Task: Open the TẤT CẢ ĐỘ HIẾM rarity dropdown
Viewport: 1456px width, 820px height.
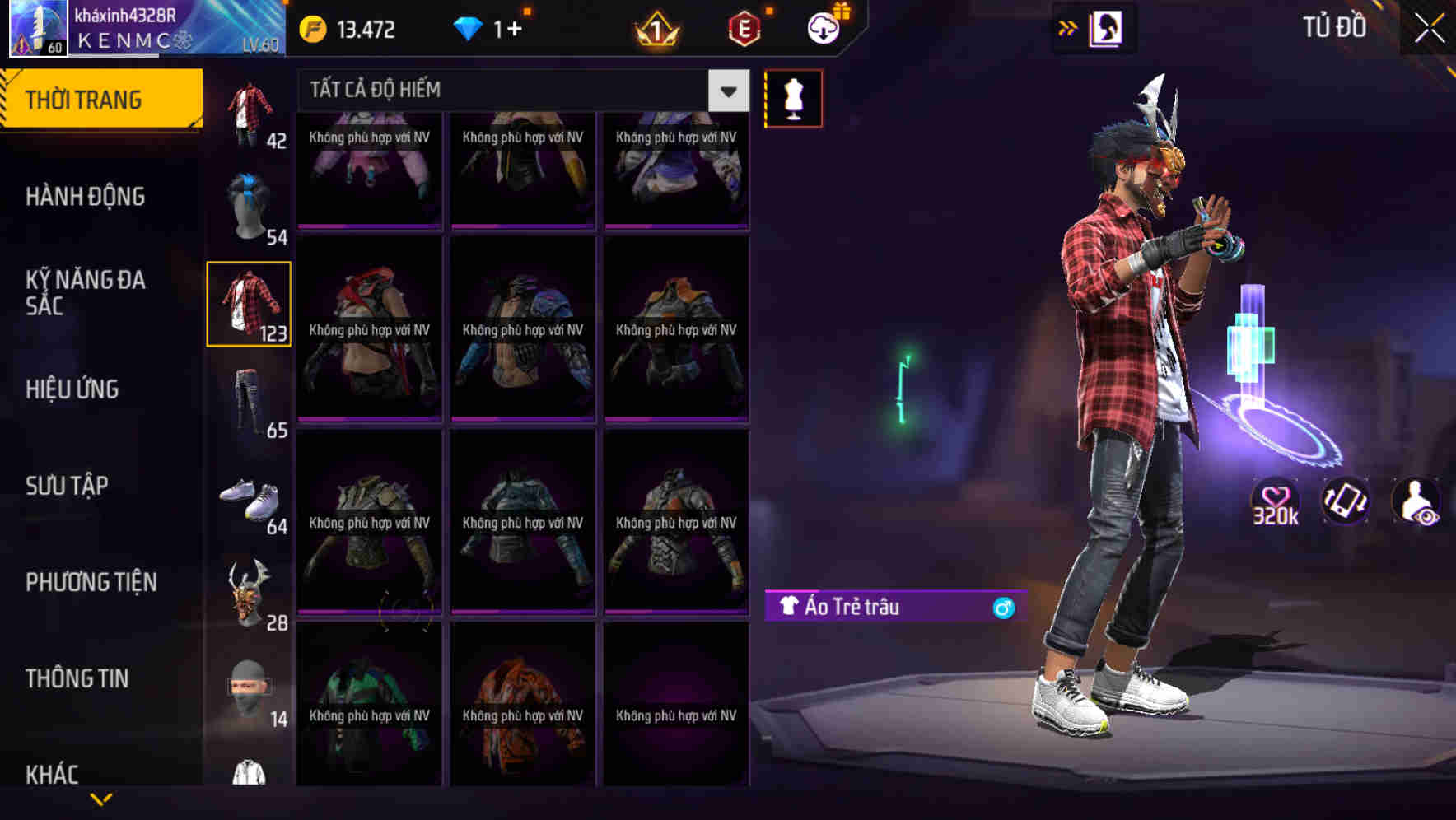Action: click(x=494, y=89)
